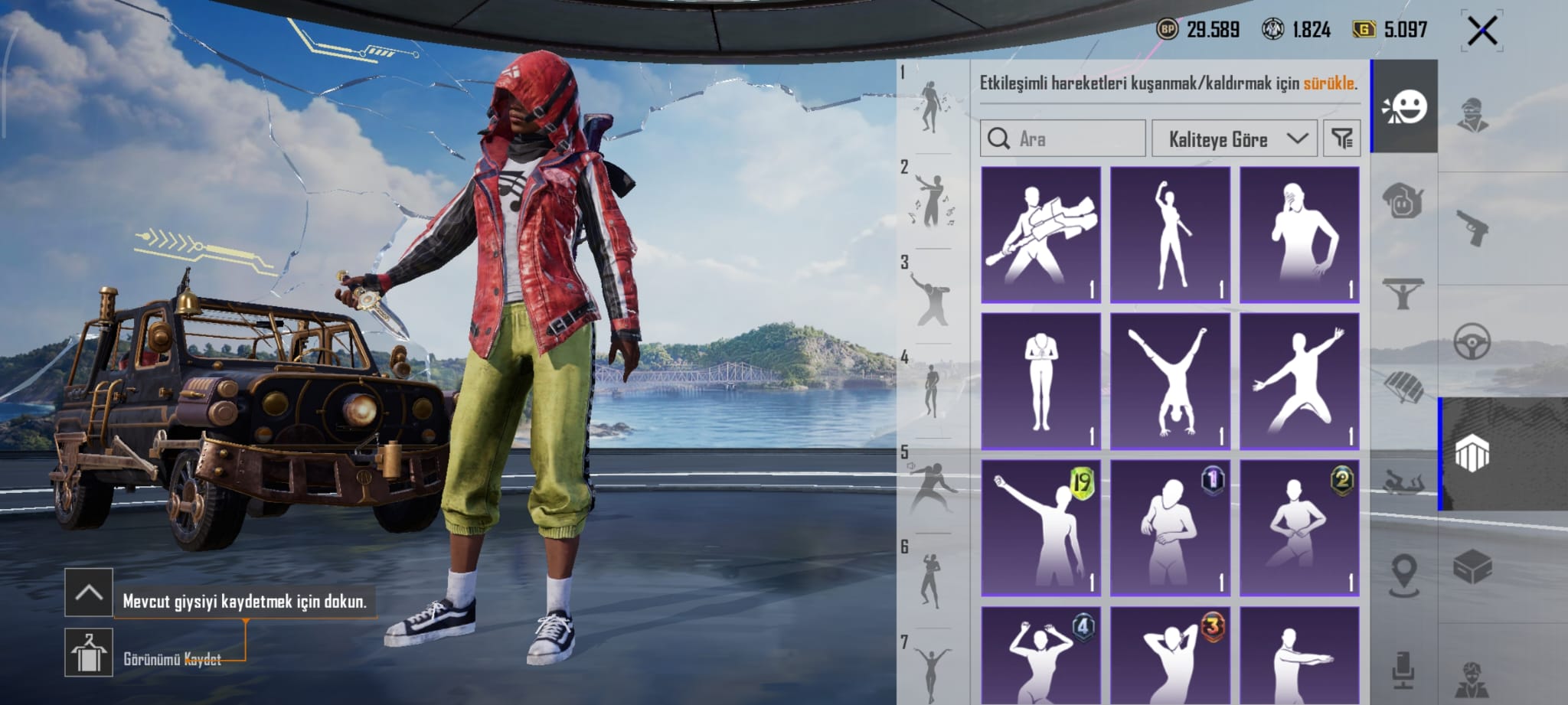Open the steering wheel vehicle category
Viewport: 1568px width, 705px height.
[x=1472, y=341]
